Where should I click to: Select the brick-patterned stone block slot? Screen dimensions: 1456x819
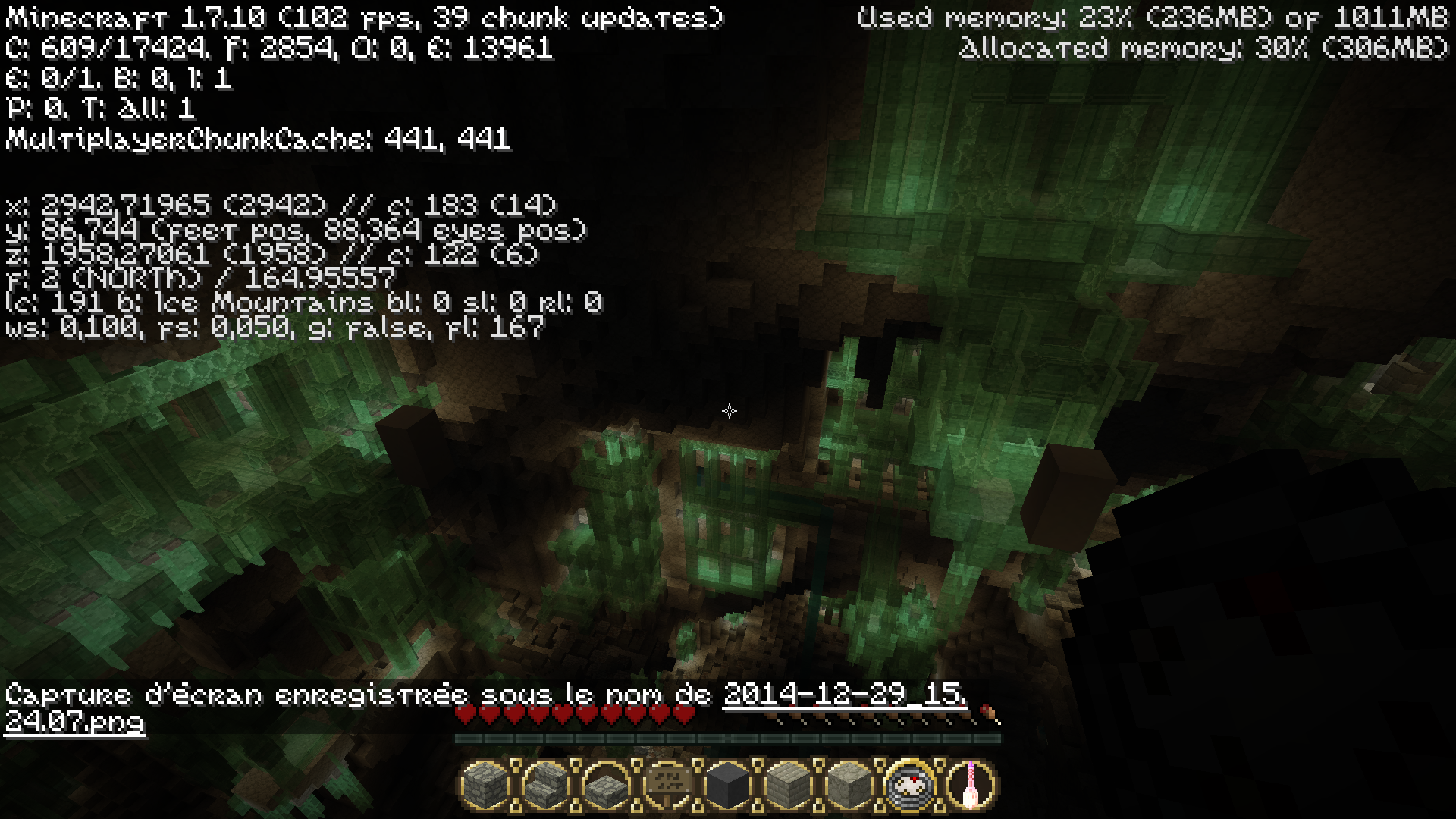pos(789,784)
